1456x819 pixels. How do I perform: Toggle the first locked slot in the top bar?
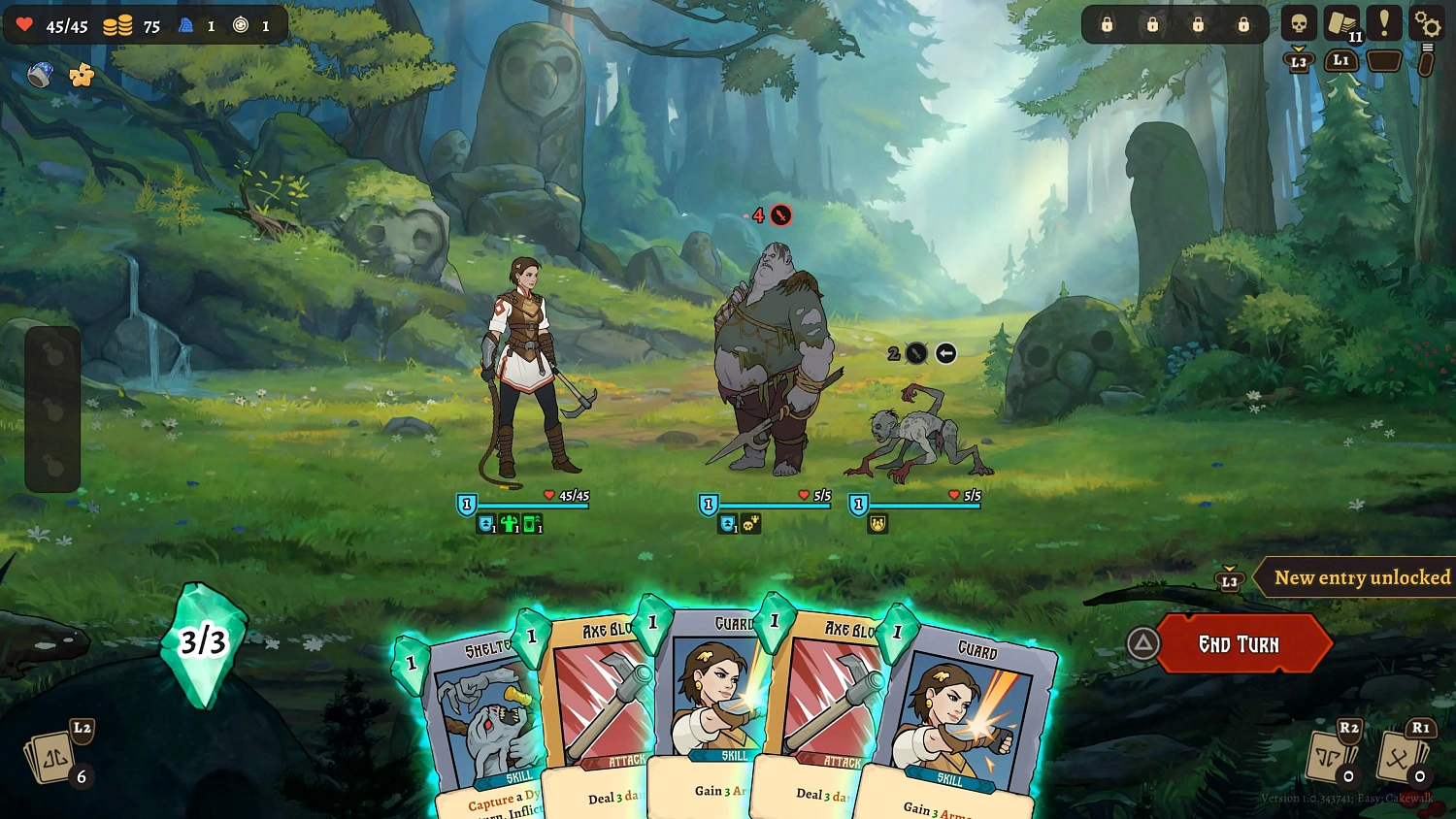[x=1107, y=23]
